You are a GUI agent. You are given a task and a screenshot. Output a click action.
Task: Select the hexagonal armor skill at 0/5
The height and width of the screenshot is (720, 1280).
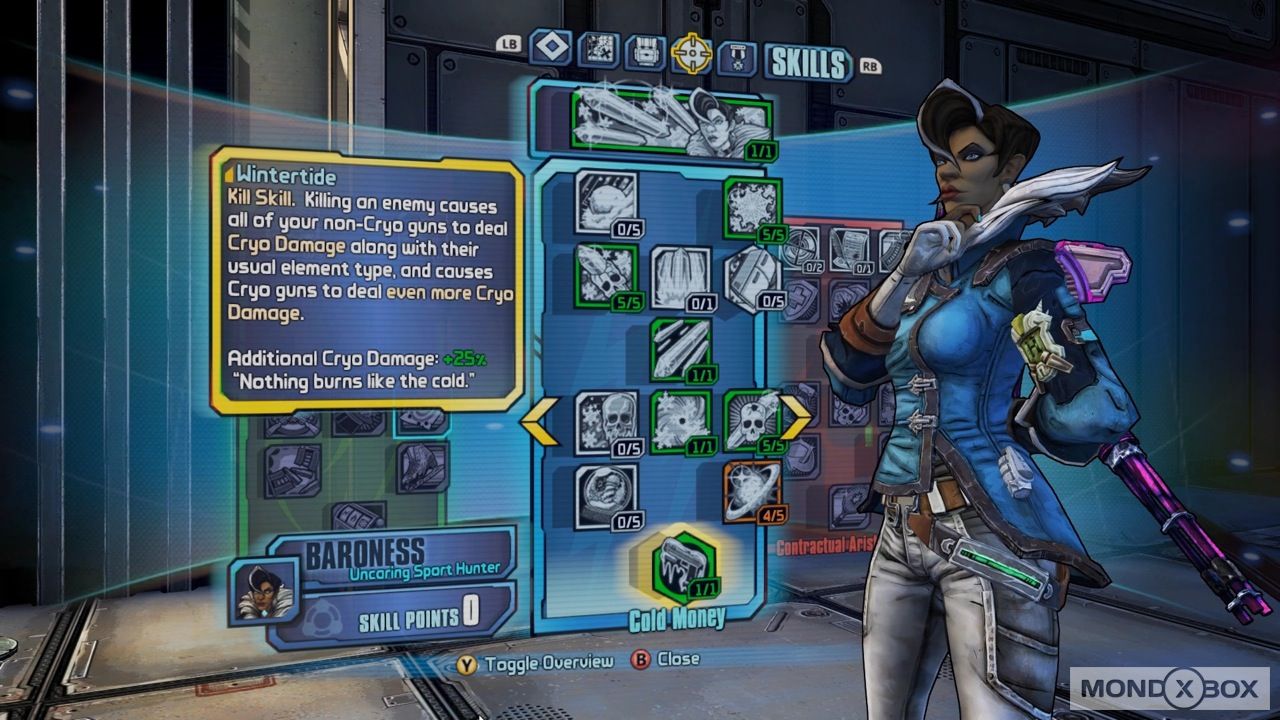(753, 277)
